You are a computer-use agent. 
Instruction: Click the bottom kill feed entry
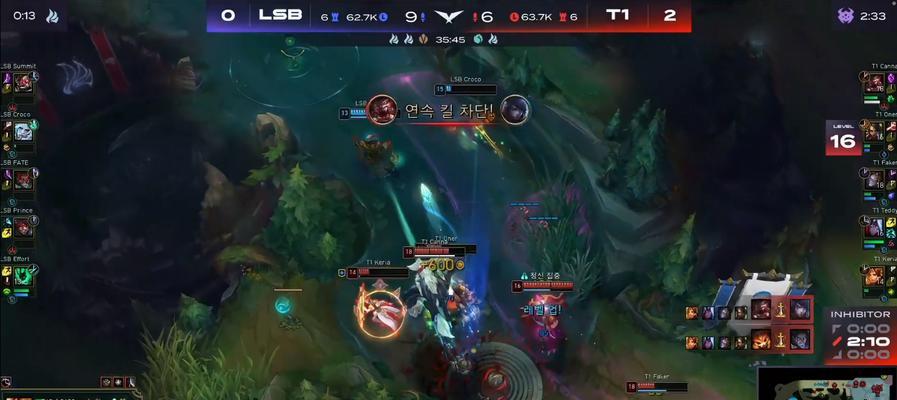tap(749, 341)
